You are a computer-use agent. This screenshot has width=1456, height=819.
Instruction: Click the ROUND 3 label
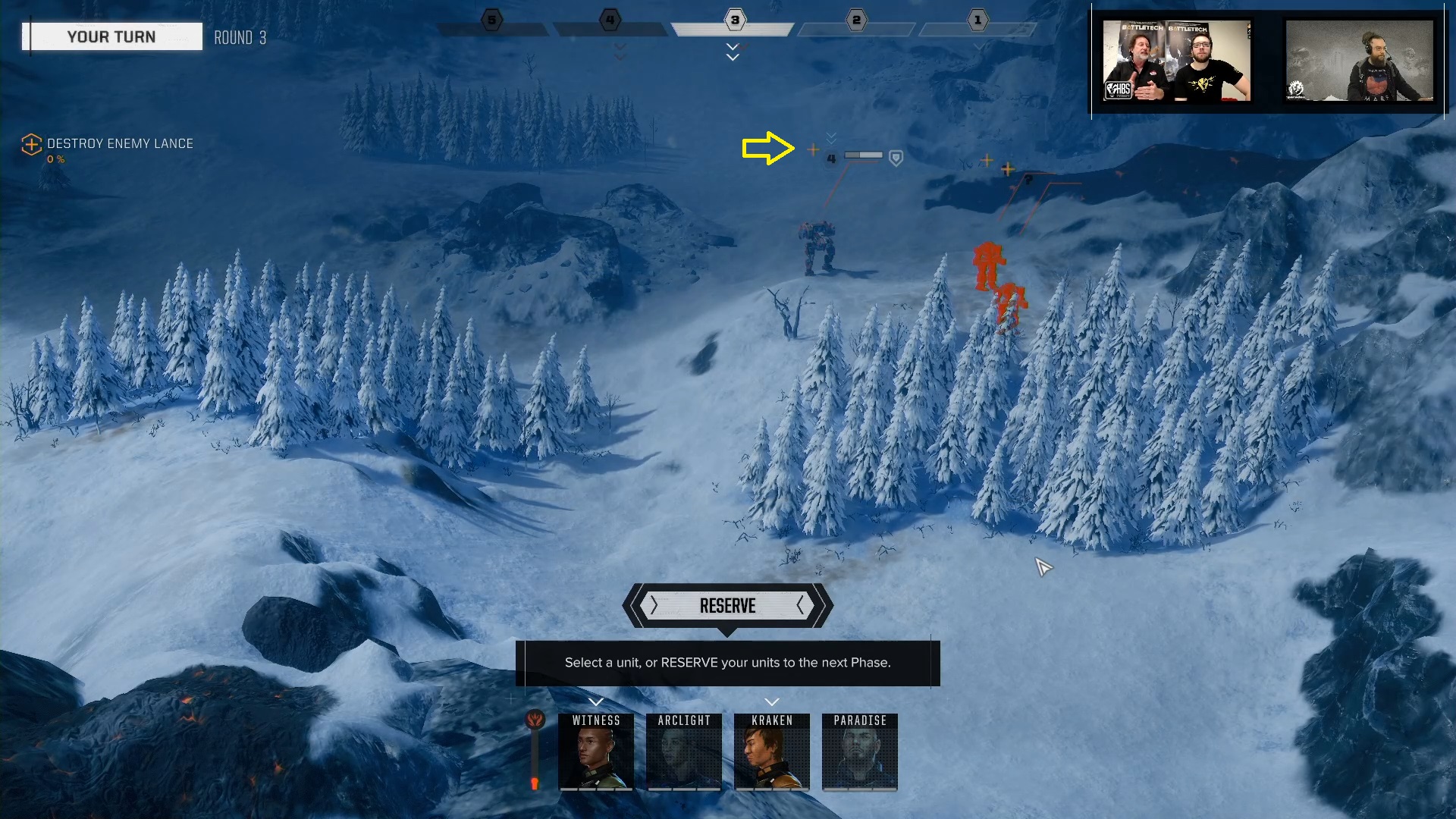click(240, 37)
